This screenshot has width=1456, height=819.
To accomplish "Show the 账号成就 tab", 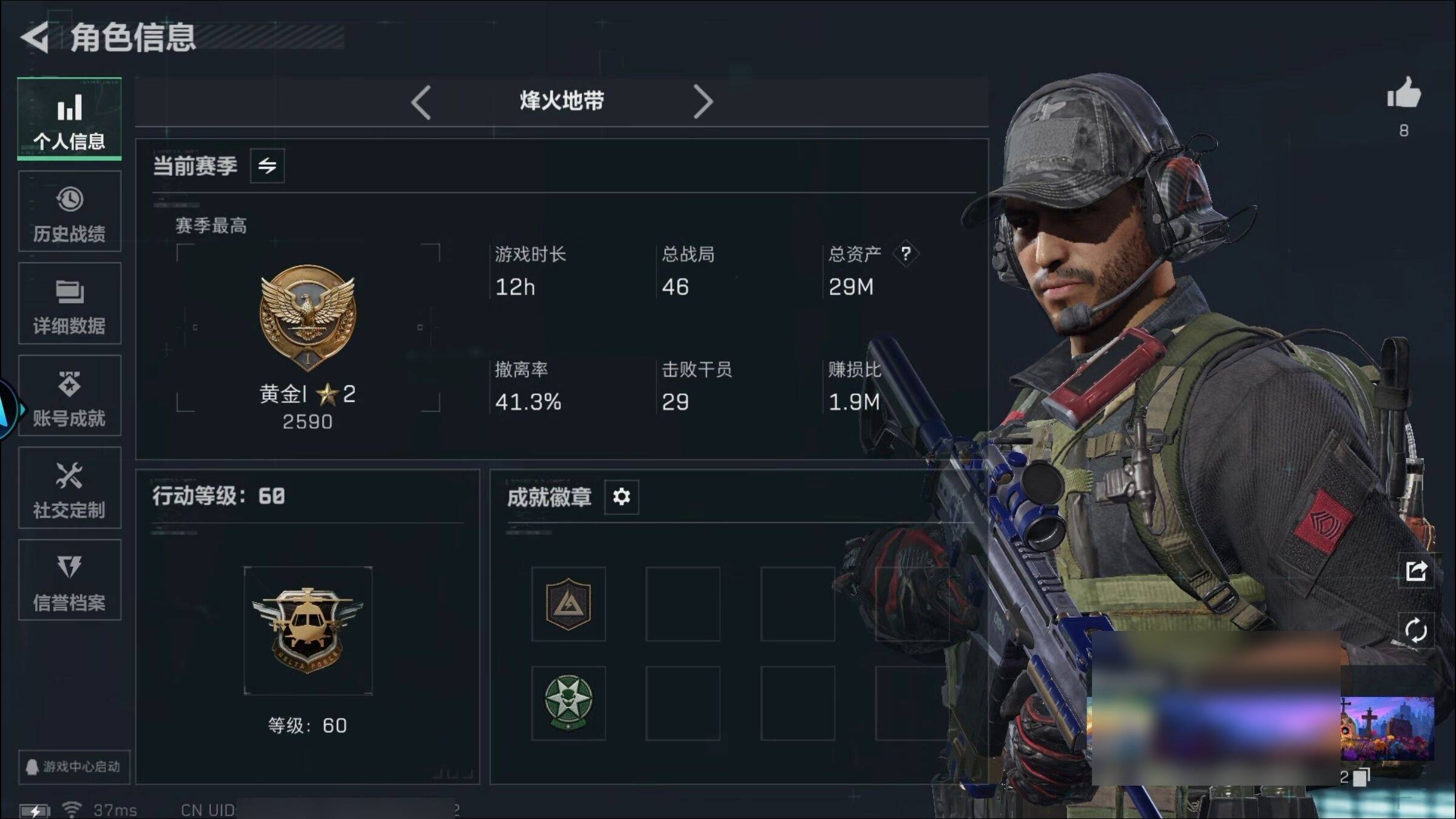I will tap(69, 396).
